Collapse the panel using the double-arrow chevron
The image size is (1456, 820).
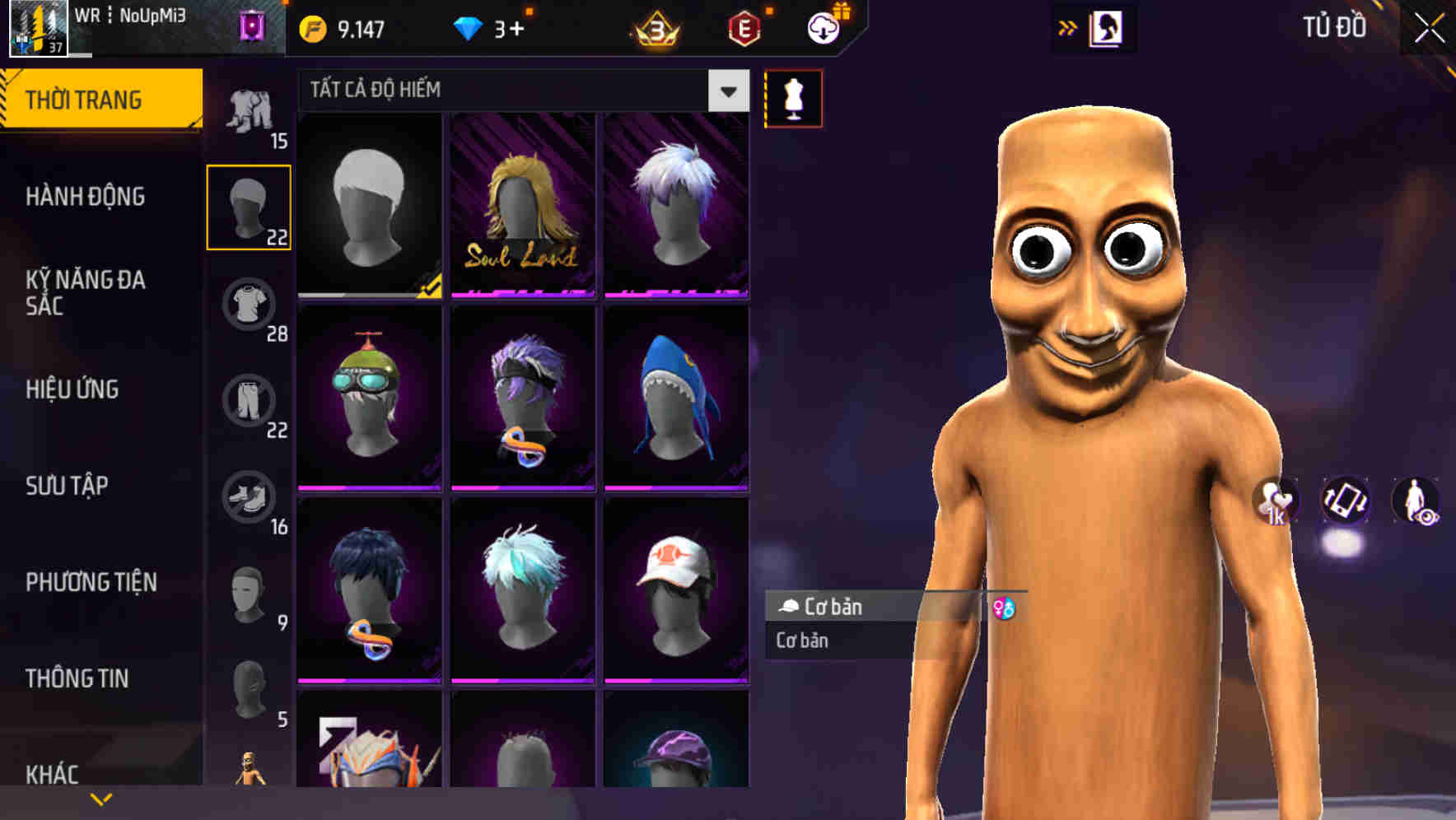coord(1068,26)
